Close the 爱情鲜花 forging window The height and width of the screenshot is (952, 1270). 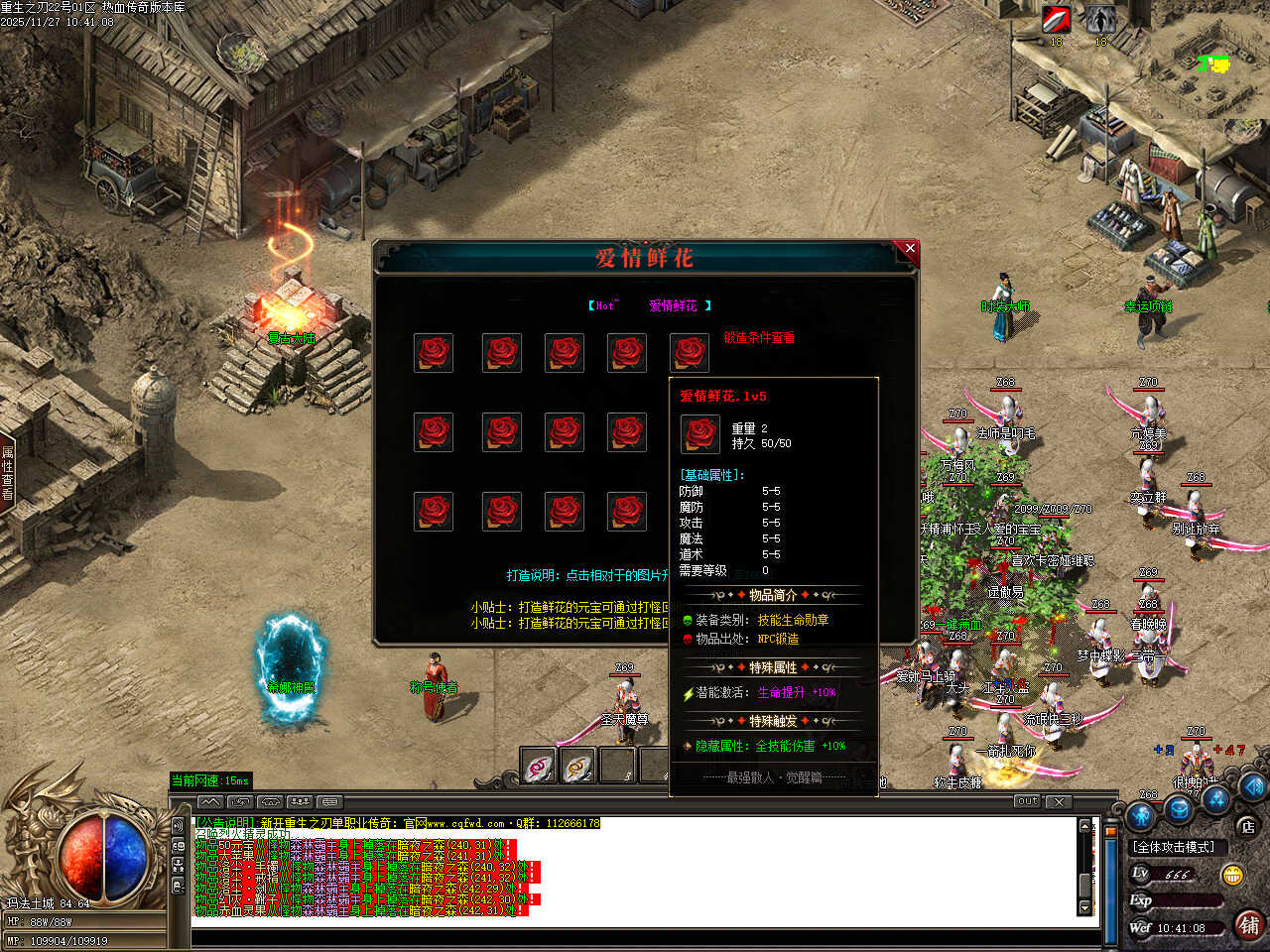(x=909, y=249)
